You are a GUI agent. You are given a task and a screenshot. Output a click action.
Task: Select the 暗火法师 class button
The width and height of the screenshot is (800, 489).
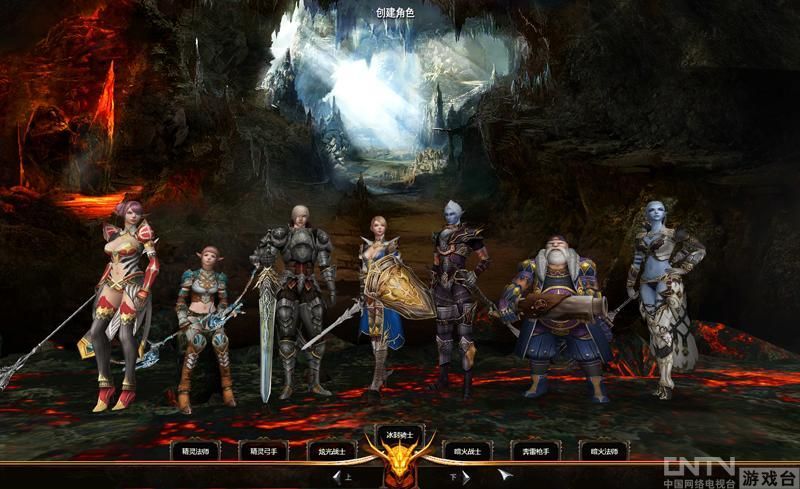604,452
